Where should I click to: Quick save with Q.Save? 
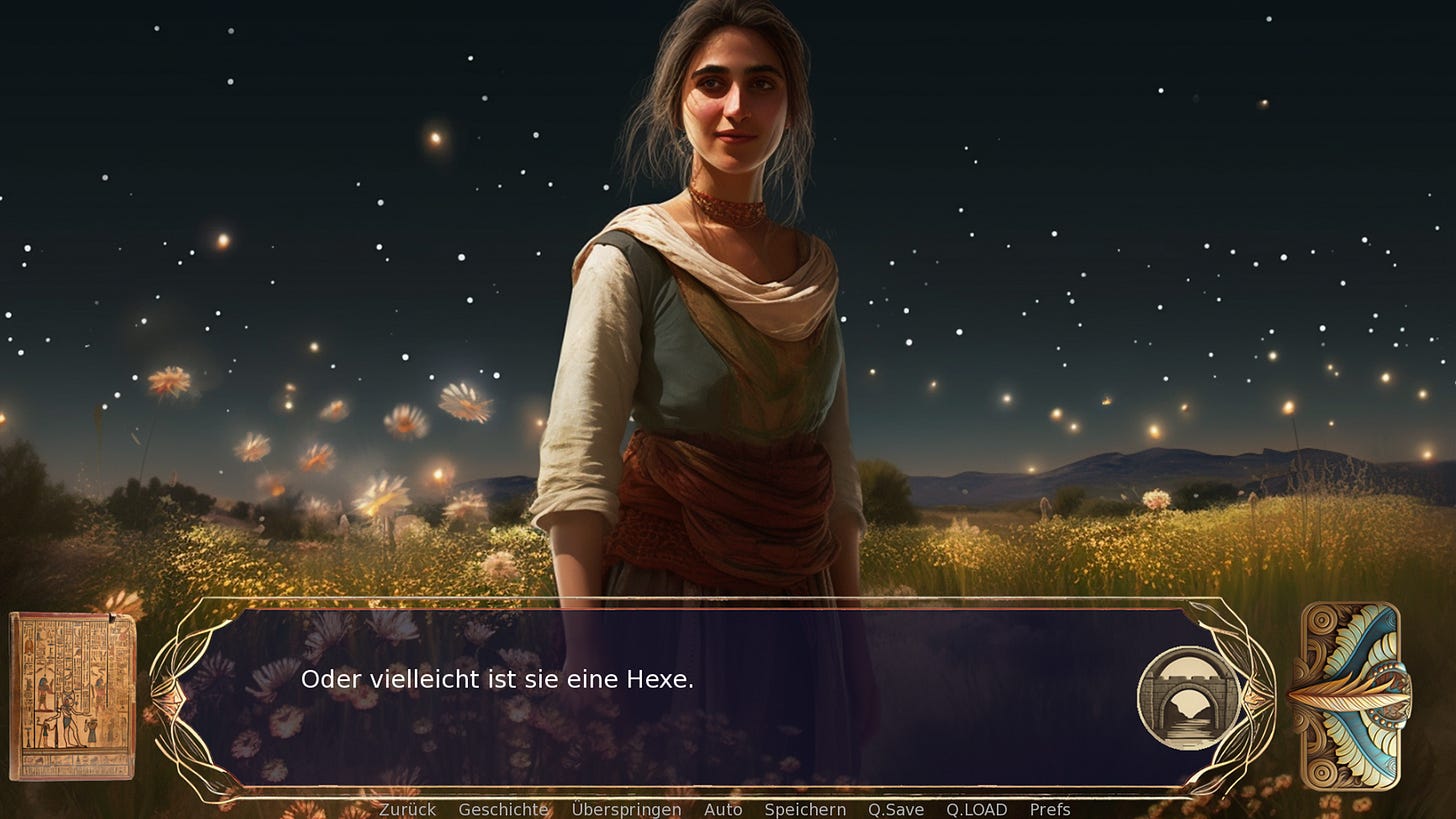coord(896,809)
